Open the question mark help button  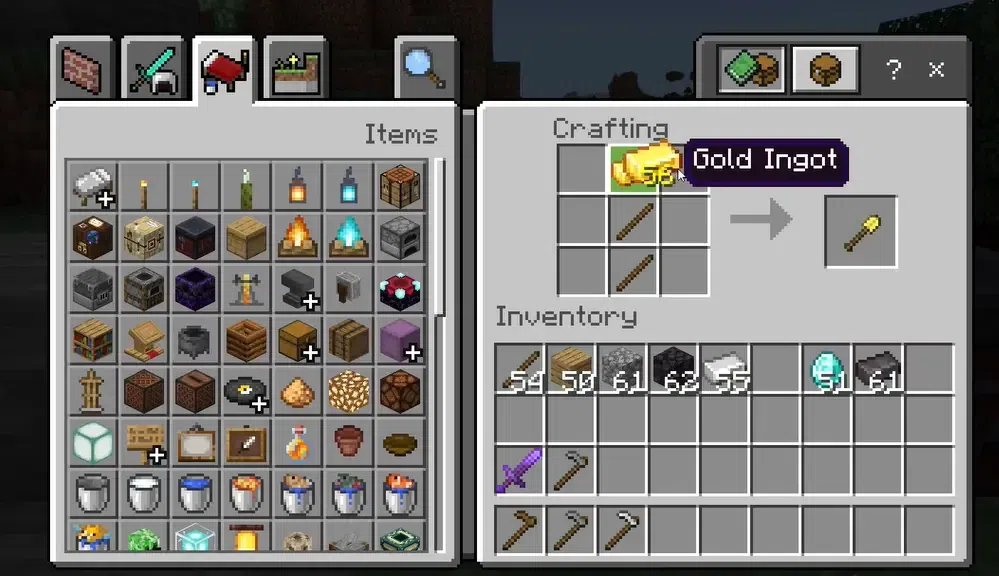(893, 69)
